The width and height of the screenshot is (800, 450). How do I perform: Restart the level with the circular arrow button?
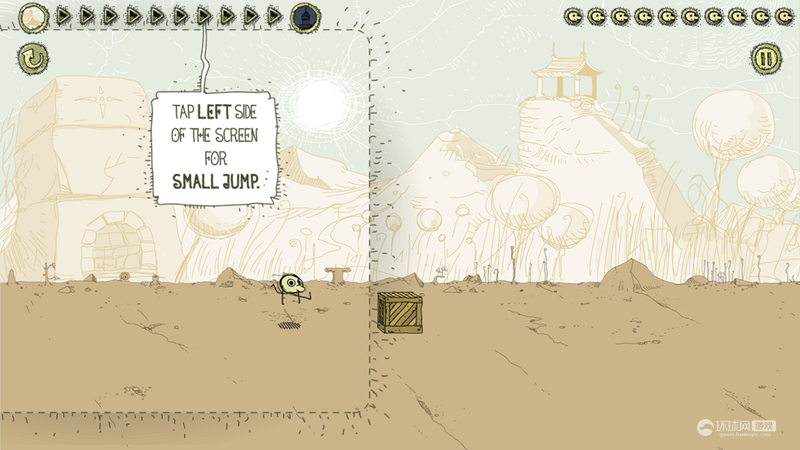coord(31,58)
